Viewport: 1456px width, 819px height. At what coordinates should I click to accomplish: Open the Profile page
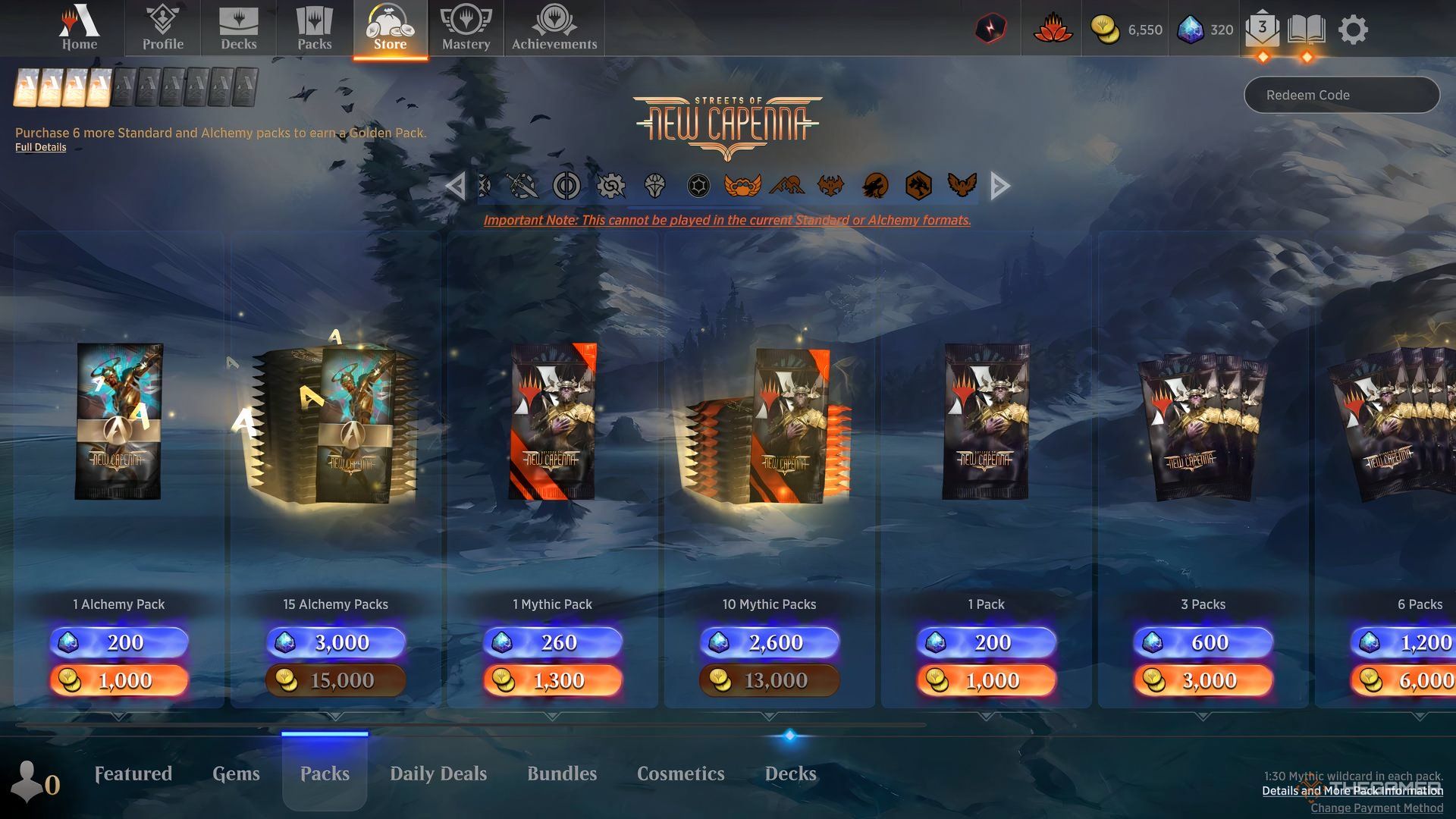[163, 29]
